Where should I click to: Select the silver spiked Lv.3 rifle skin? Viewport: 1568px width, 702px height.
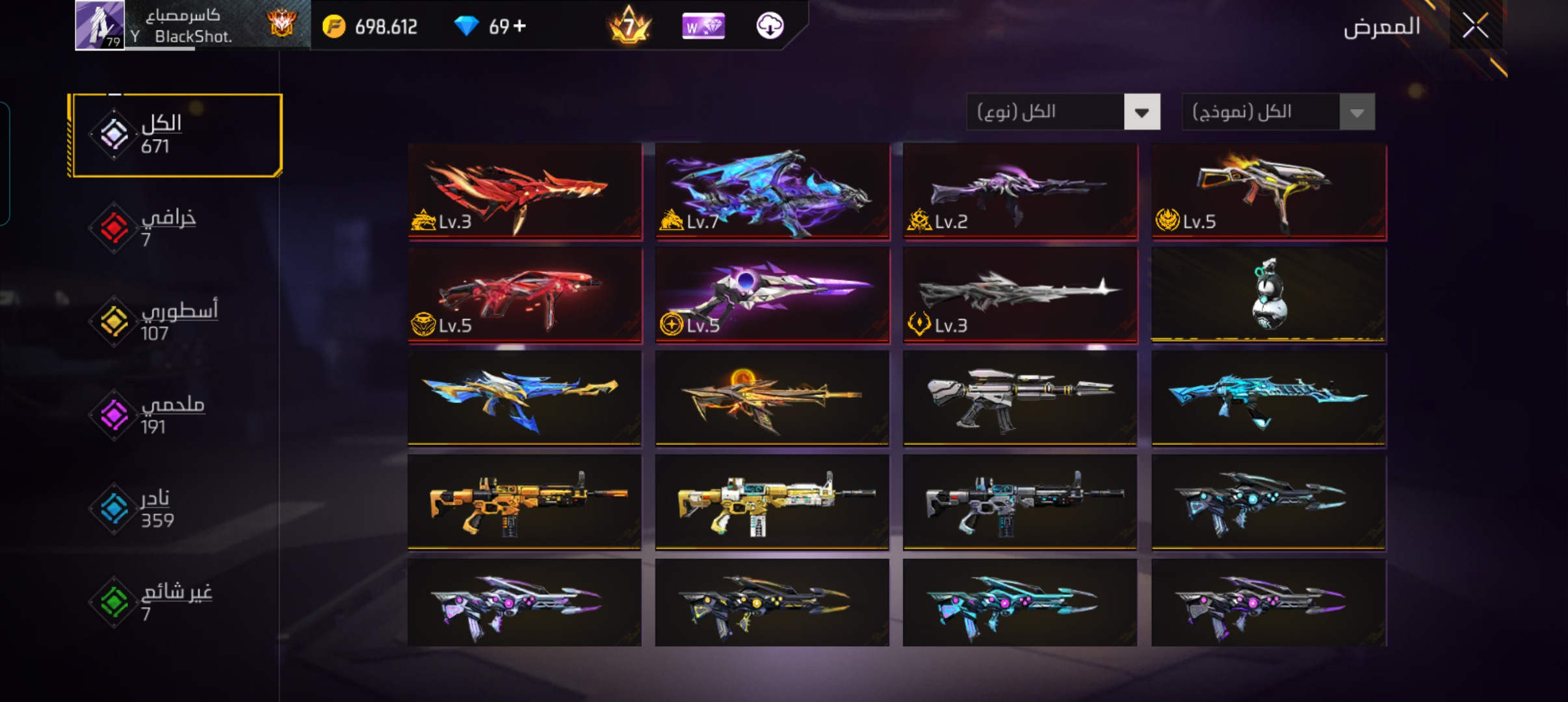[x=1020, y=294]
